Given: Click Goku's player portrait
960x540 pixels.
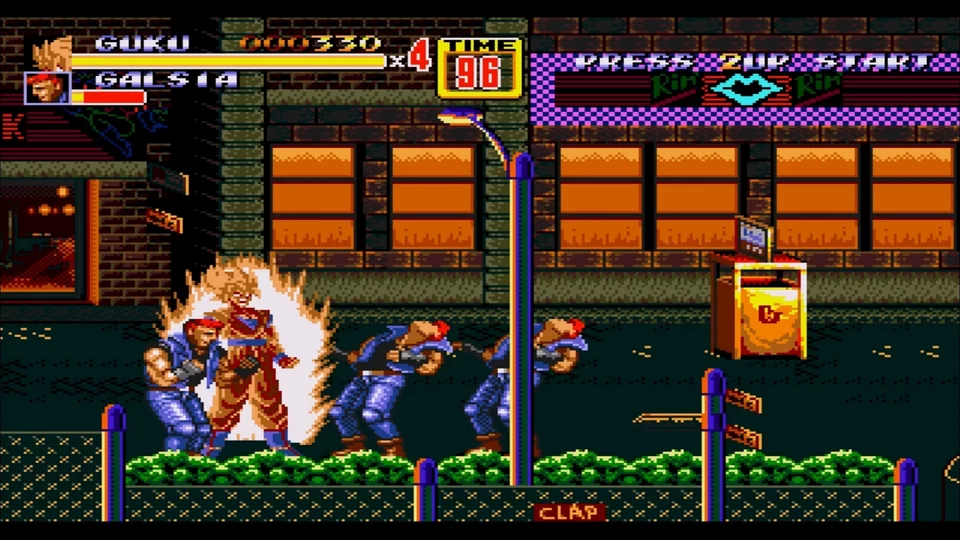Looking at the screenshot, I should pos(50,52).
